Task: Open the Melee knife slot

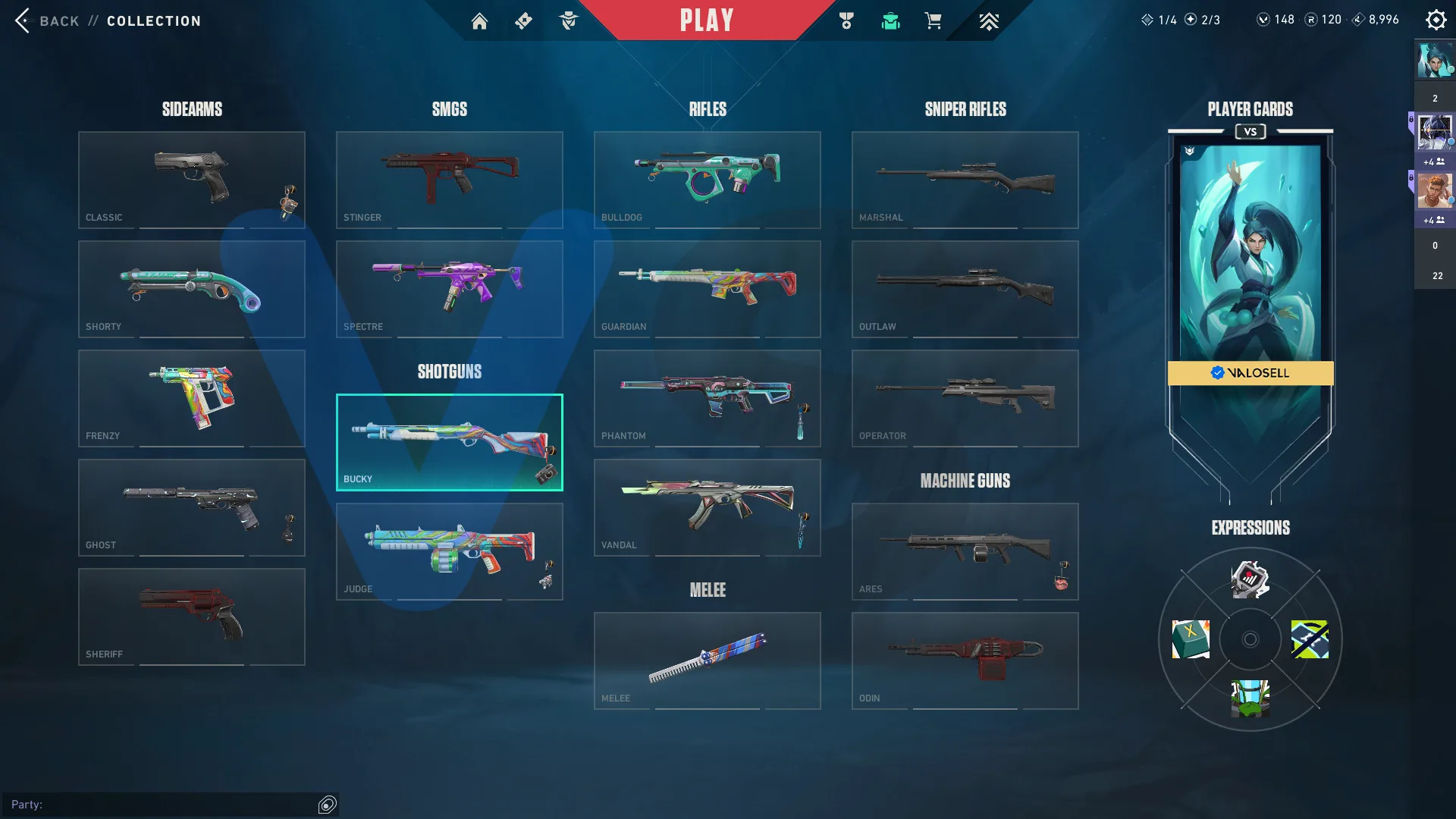Action: (708, 661)
